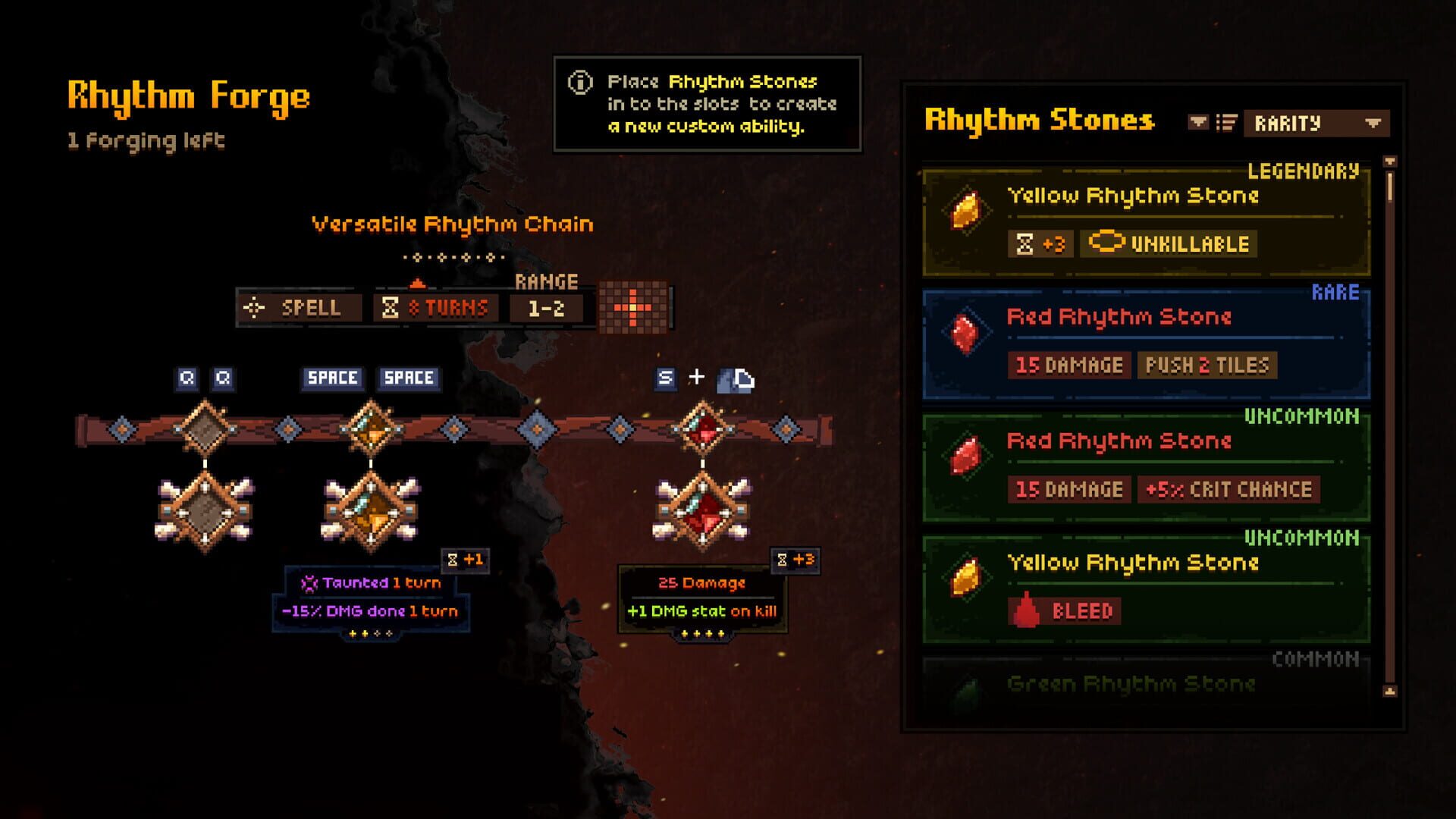1456x819 pixels.
Task: Toggle the empty first rhythm slot on the chain
Action: pos(205,427)
